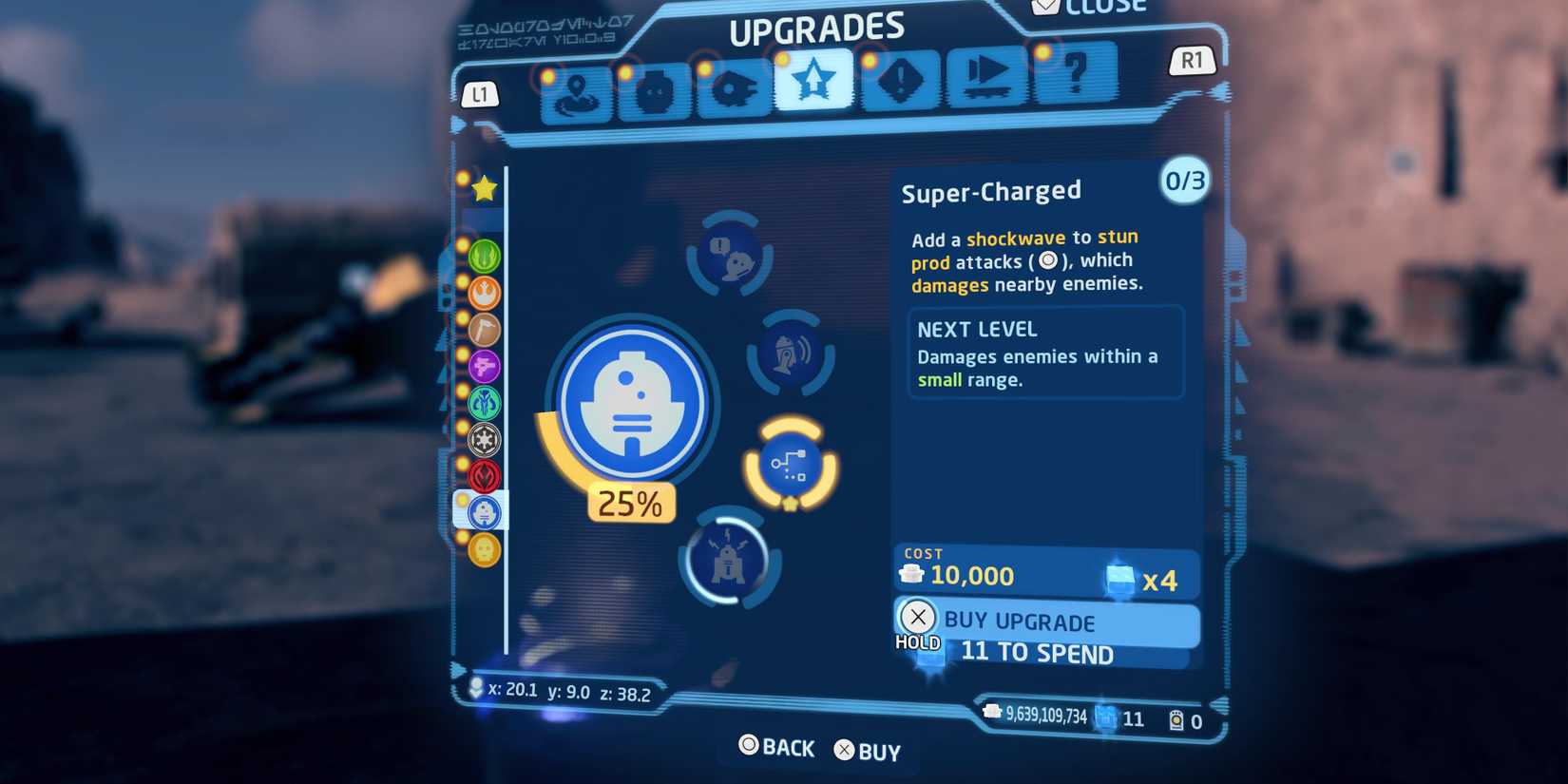Click the Buy Upgrade button
Image resolution: width=1568 pixels, height=784 pixels.
pos(1045,623)
